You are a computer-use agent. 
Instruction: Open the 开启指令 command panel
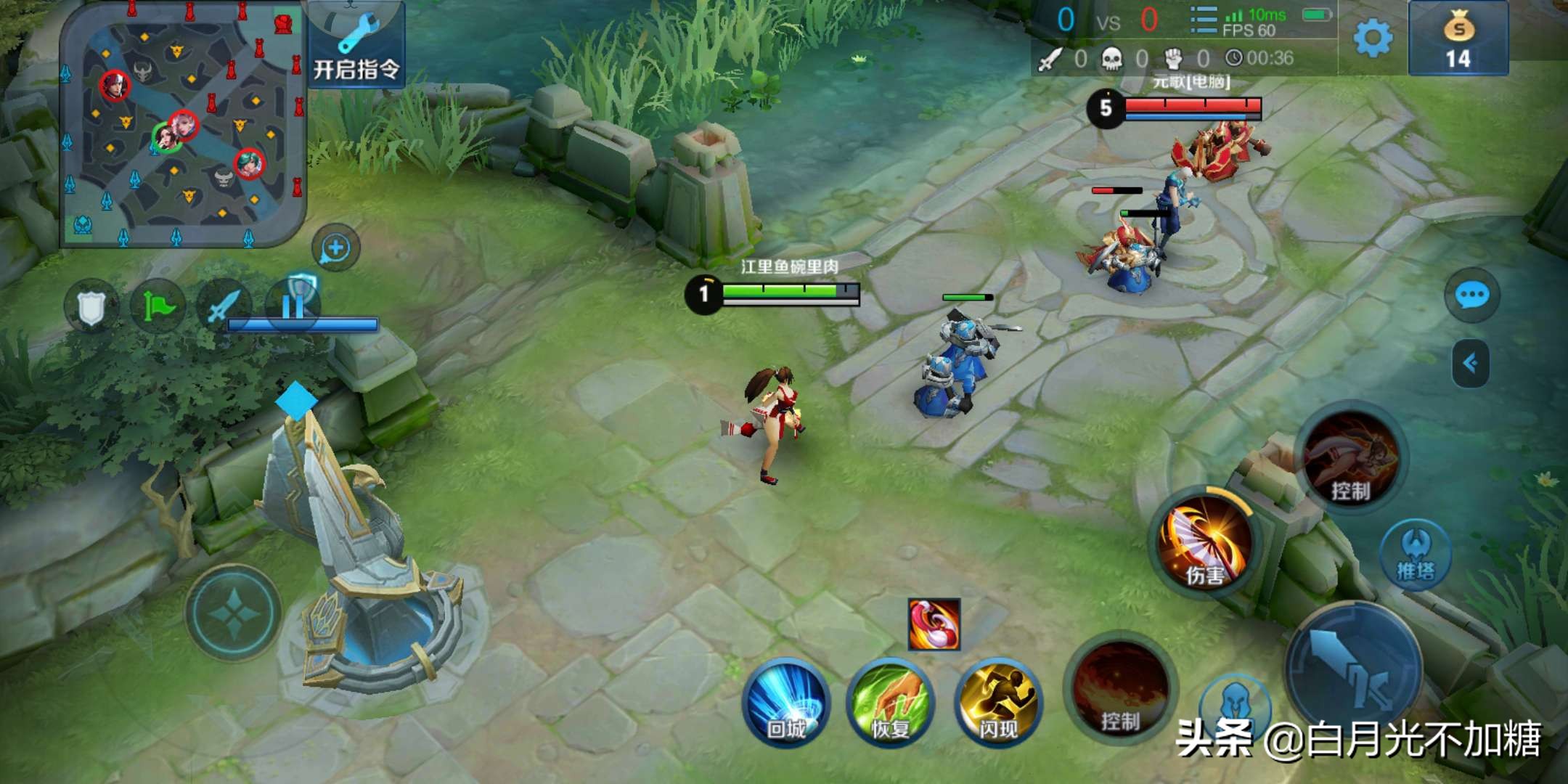coord(356,45)
